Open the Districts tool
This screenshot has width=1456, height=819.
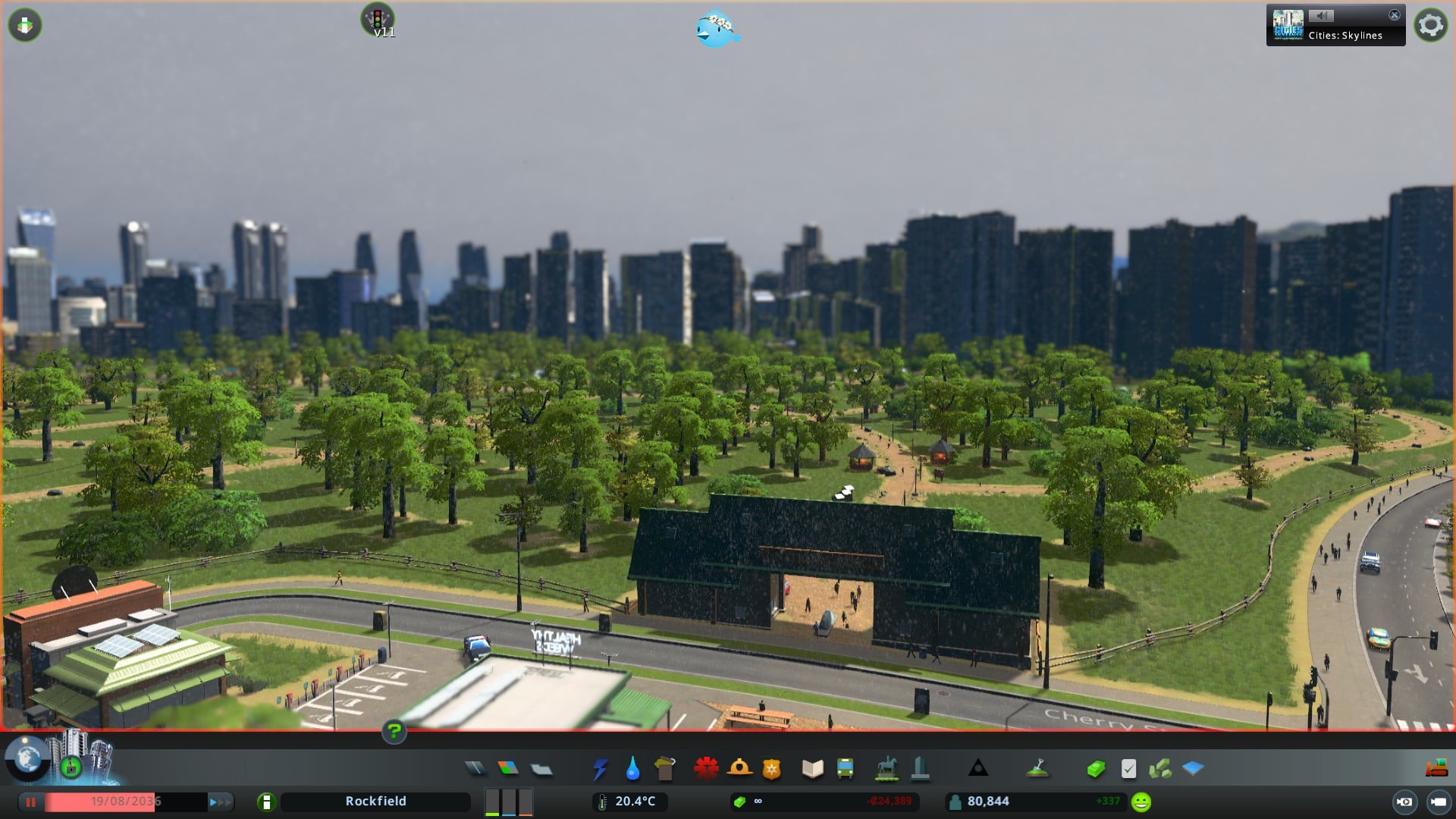(541, 770)
